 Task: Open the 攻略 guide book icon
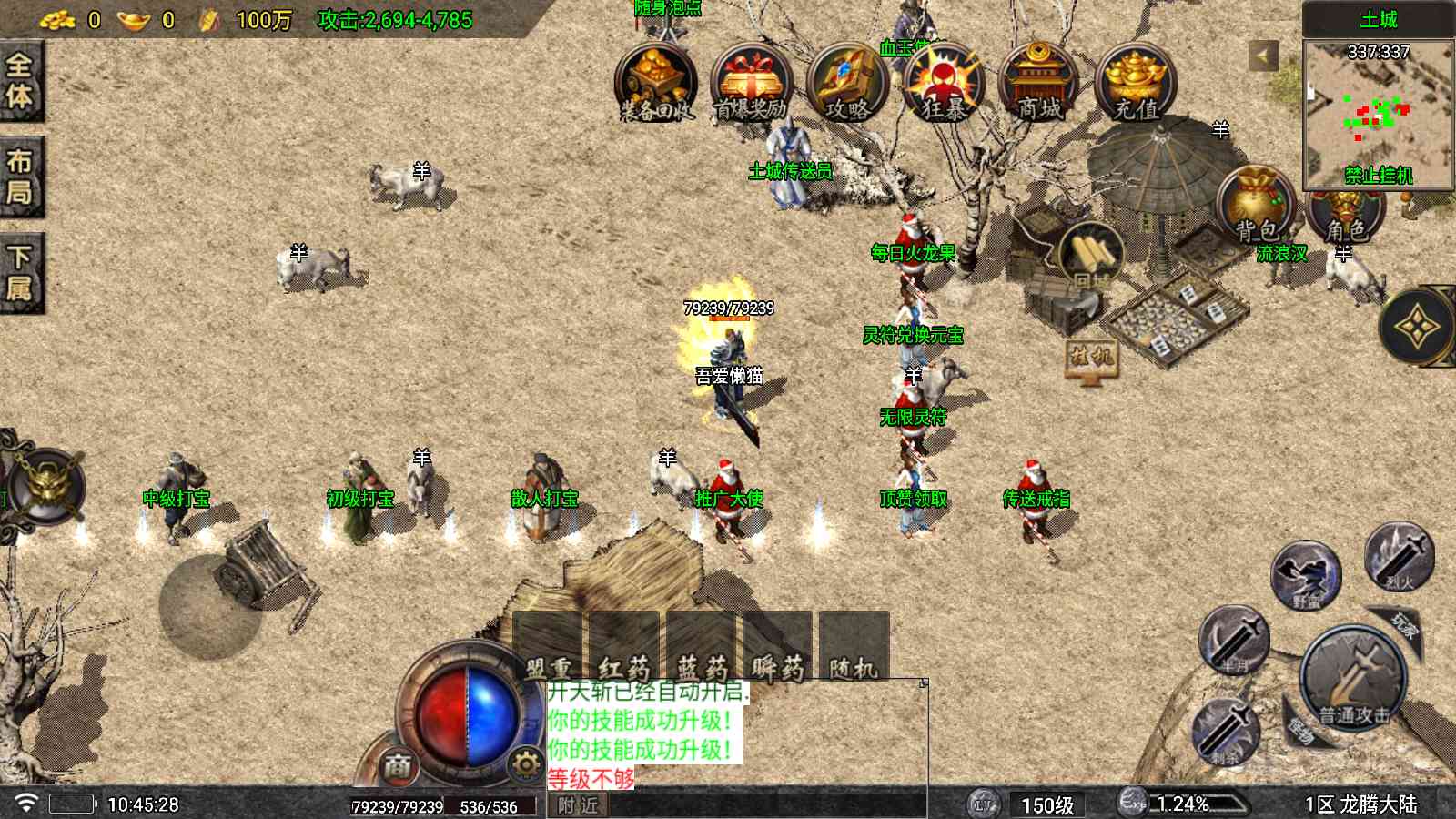click(x=846, y=84)
